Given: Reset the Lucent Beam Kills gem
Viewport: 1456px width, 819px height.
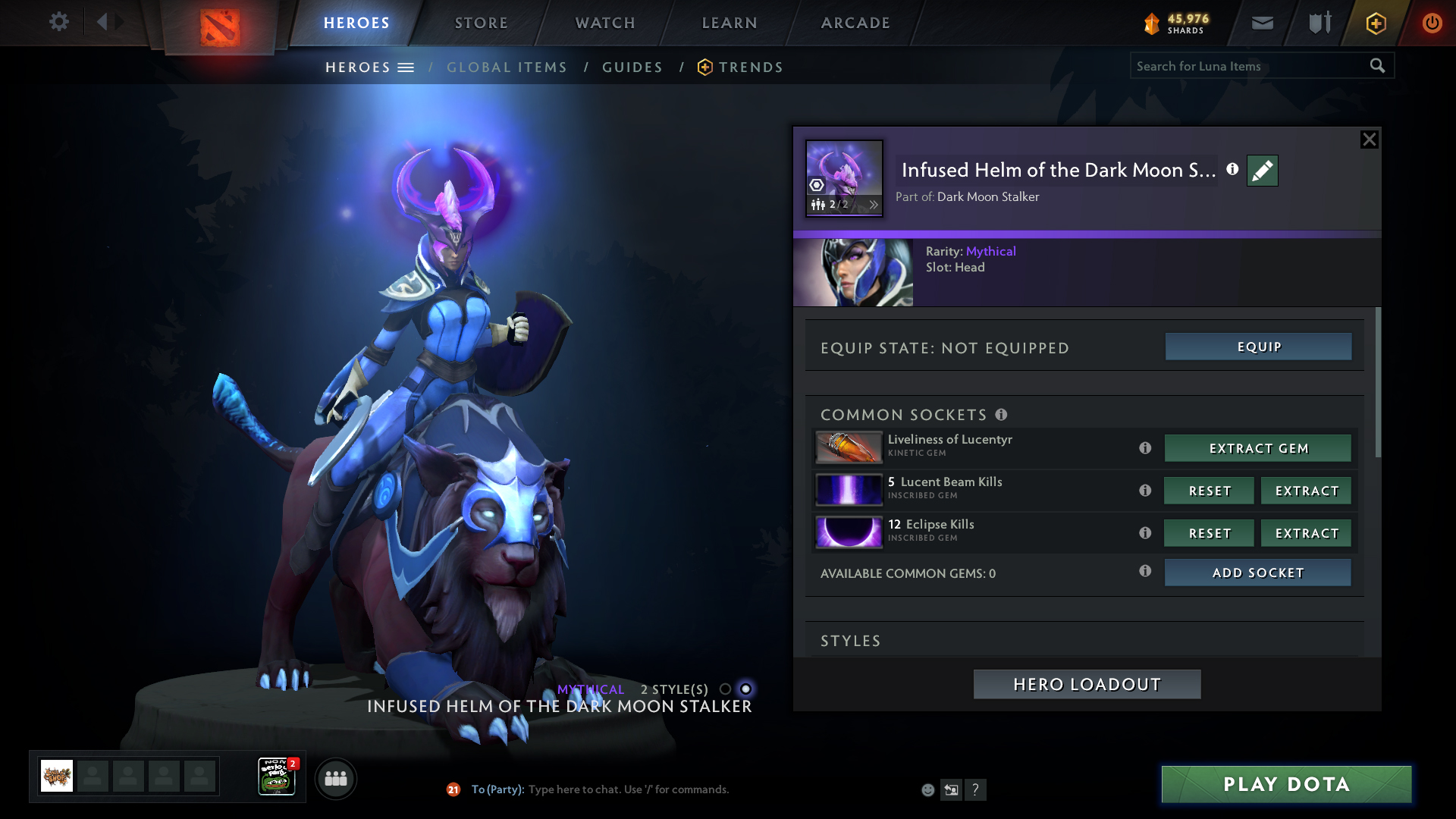Looking at the screenshot, I should (x=1209, y=491).
